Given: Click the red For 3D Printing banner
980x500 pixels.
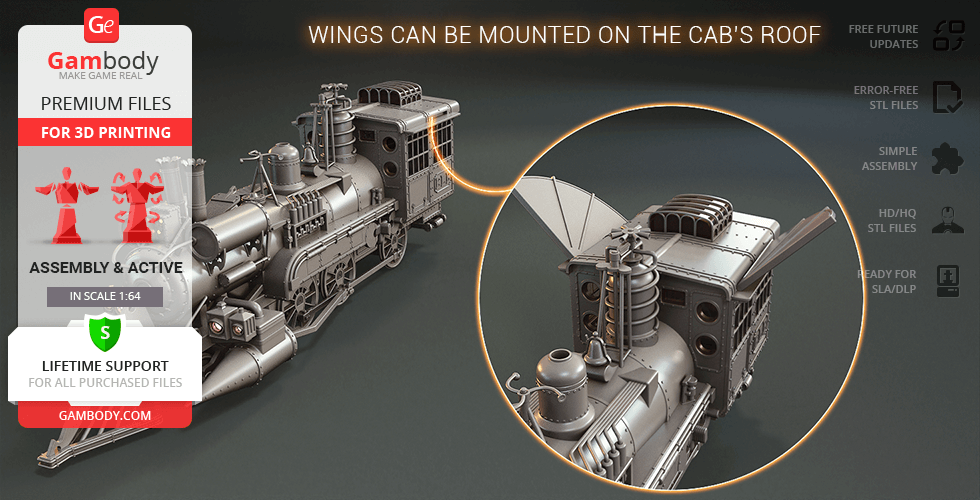Looking at the screenshot, I should (x=104, y=132).
